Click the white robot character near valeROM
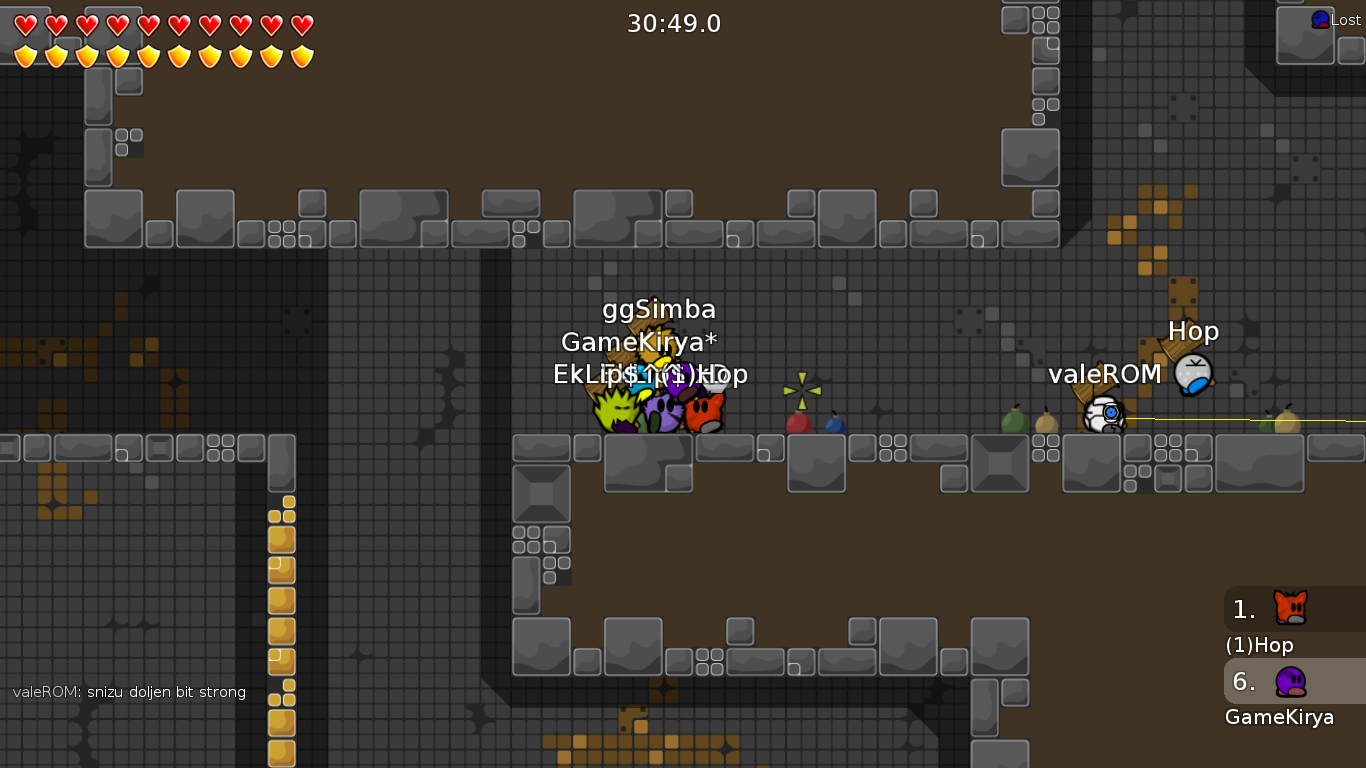1366x768 pixels. (1102, 416)
